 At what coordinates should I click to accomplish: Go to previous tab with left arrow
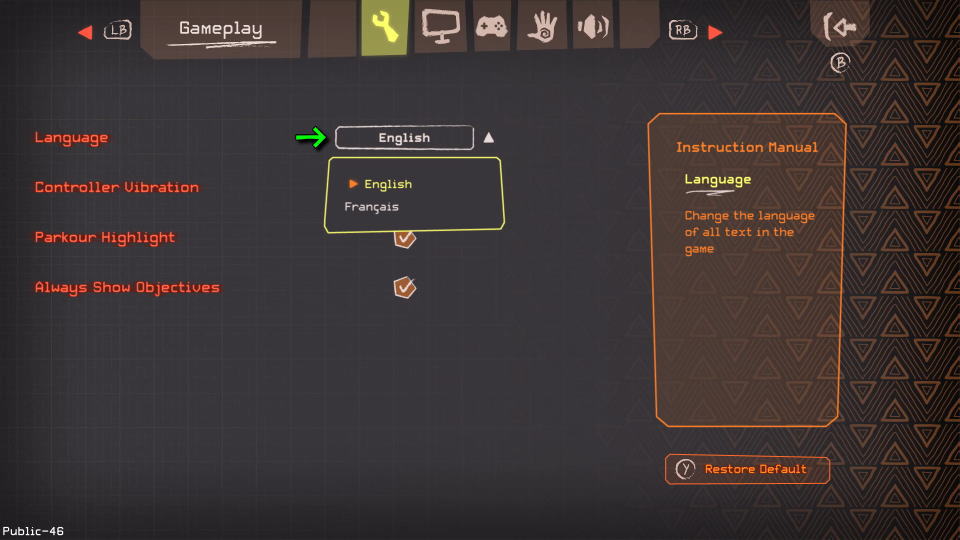85,32
